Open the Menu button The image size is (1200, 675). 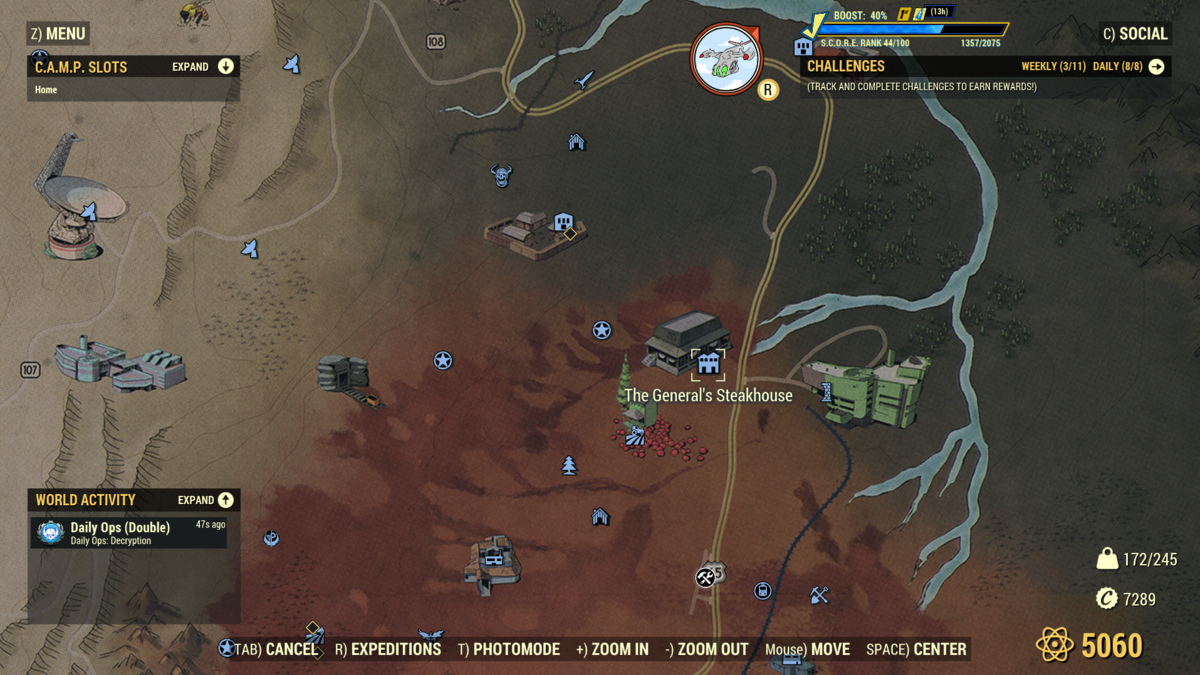pyautogui.click(x=58, y=34)
